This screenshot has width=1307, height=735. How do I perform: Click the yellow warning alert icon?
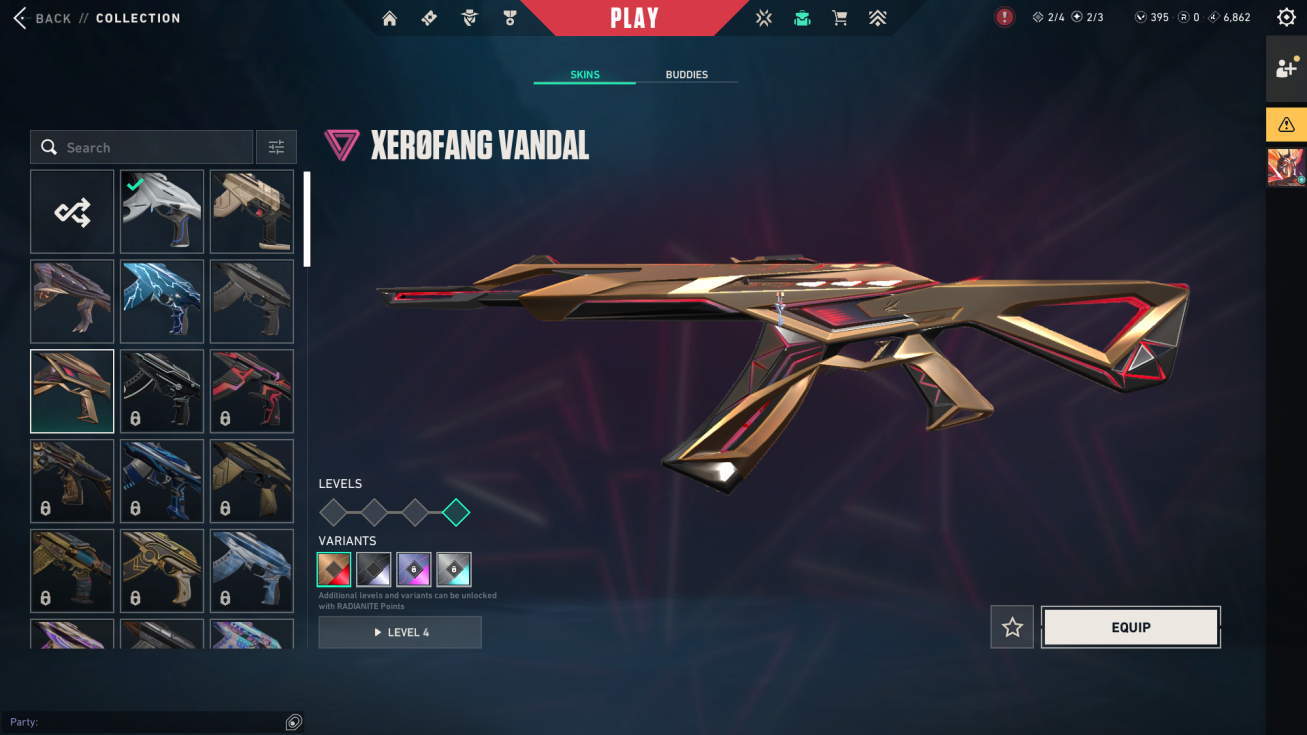point(1286,125)
